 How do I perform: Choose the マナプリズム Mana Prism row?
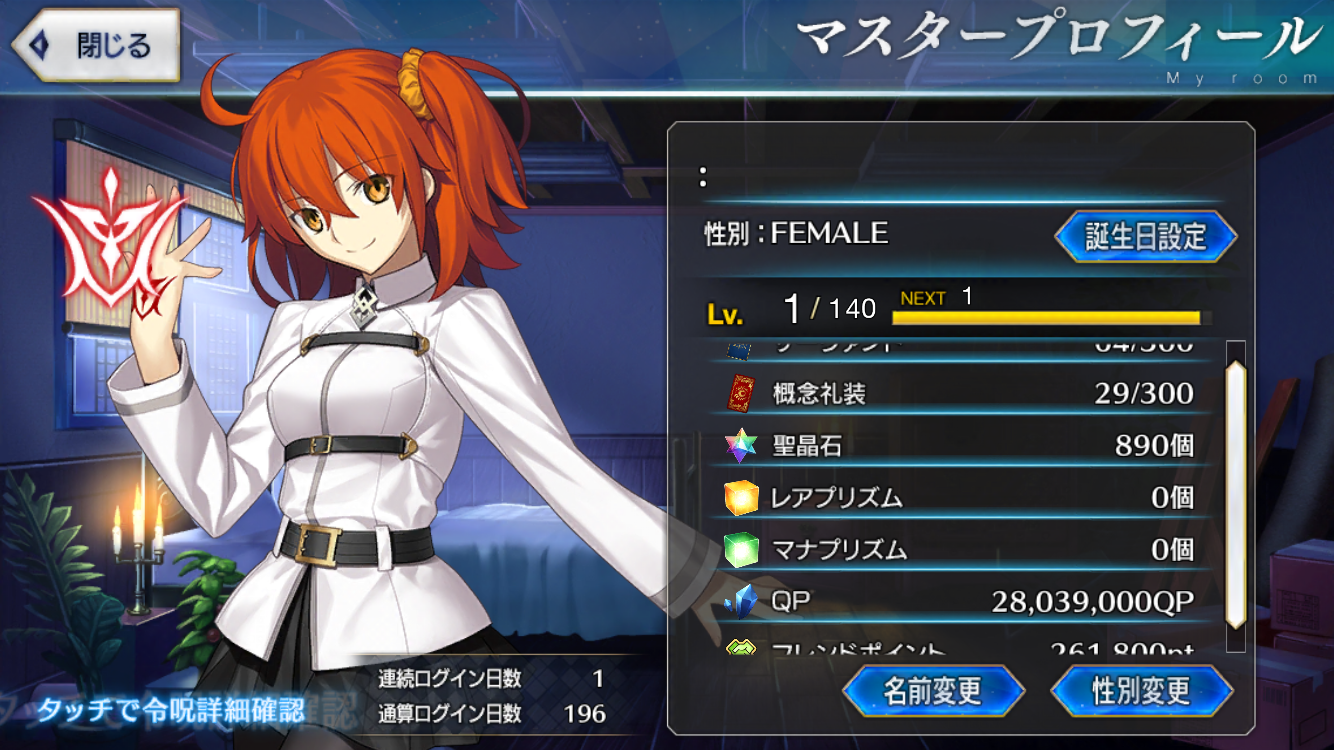(x=958, y=549)
